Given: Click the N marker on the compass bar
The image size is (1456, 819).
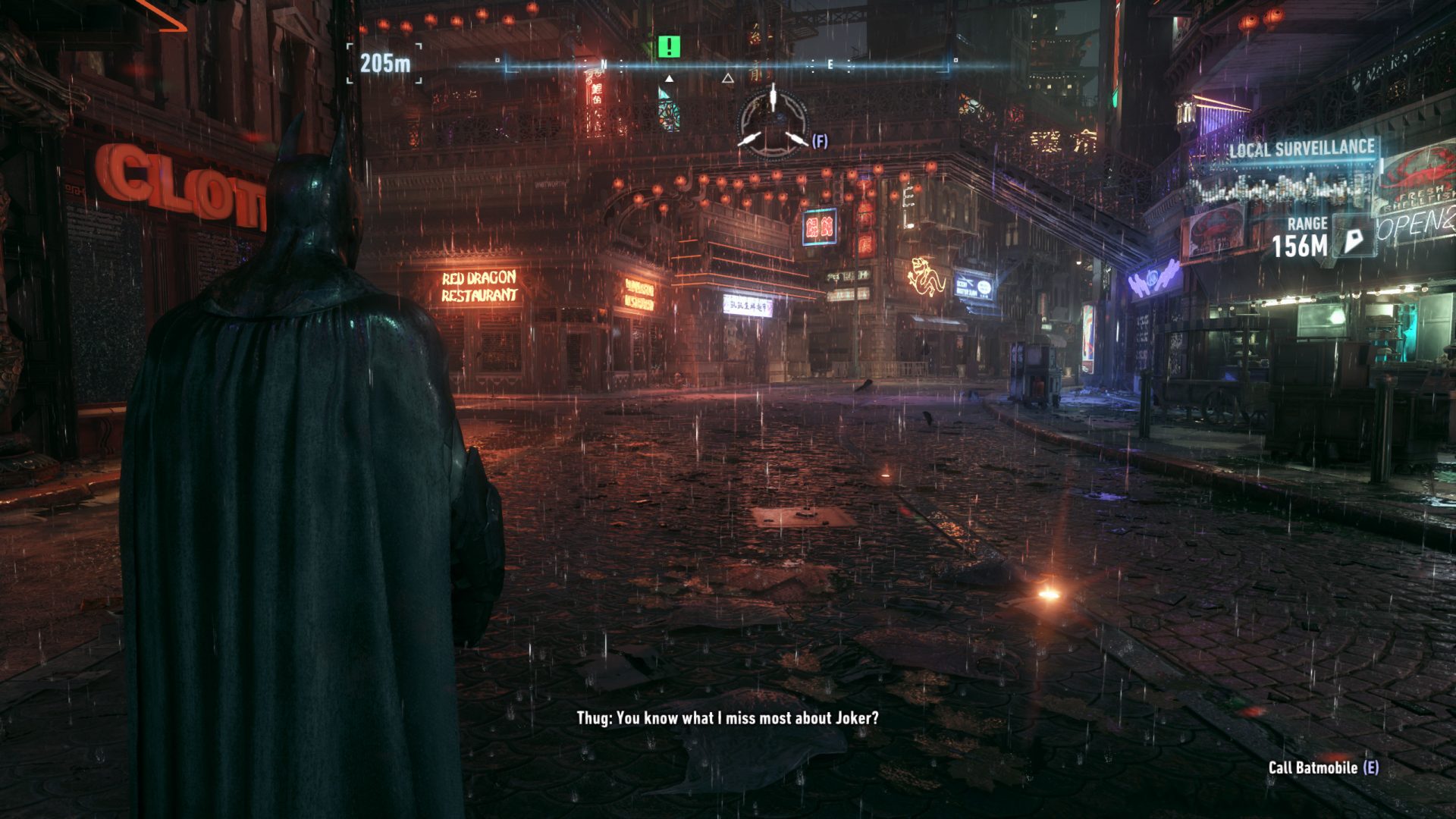Looking at the screenshot, I should click(605, 65).
